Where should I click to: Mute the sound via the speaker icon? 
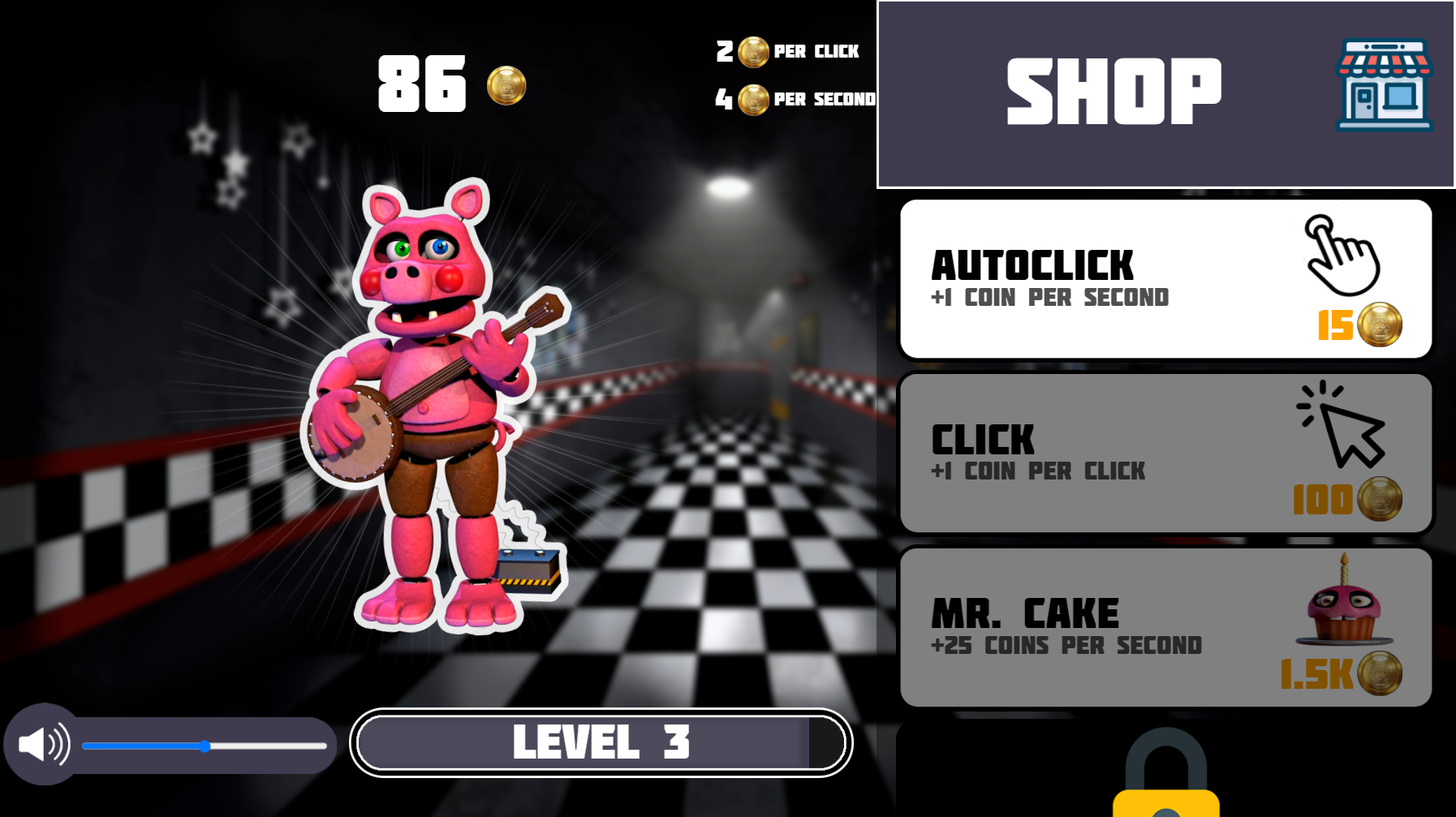[42, 744]
